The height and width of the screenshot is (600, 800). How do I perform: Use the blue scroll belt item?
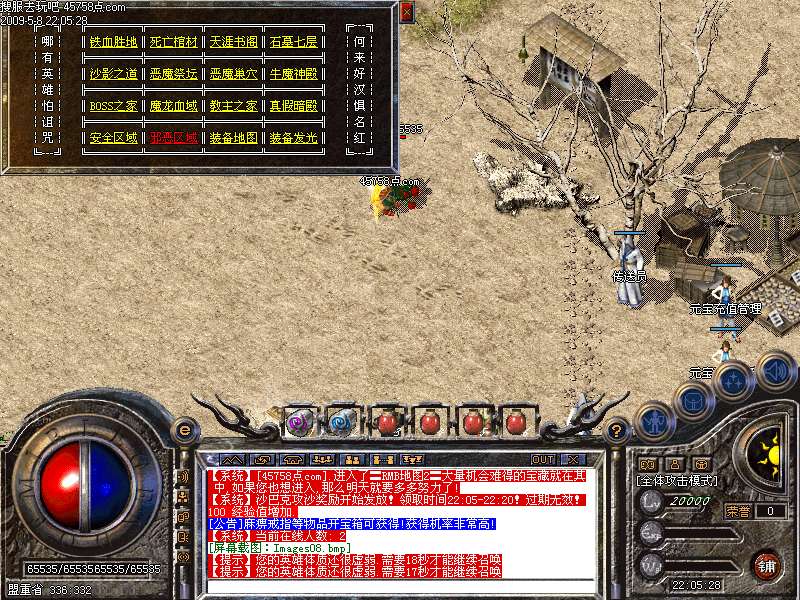coord(341,422)
